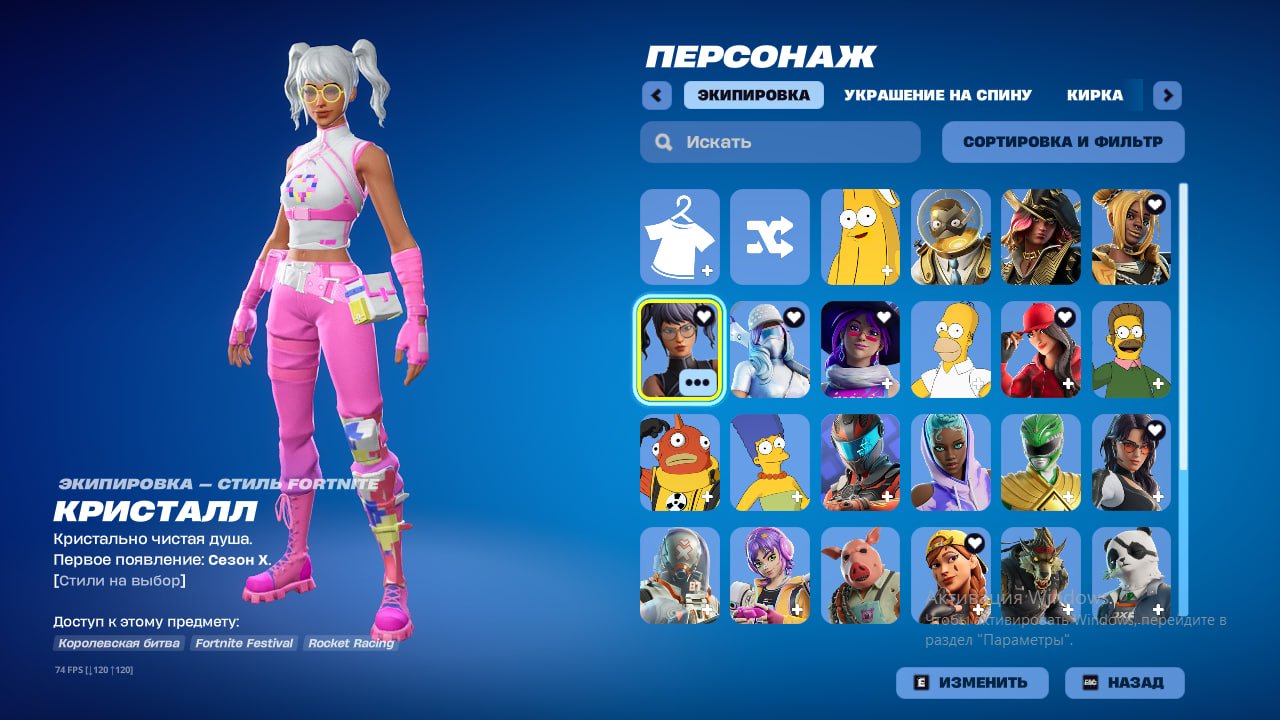The width and height of the screenshot is (1280, 720).
Task: Select the Homer Simpson outfit
Action: [949, 350]
